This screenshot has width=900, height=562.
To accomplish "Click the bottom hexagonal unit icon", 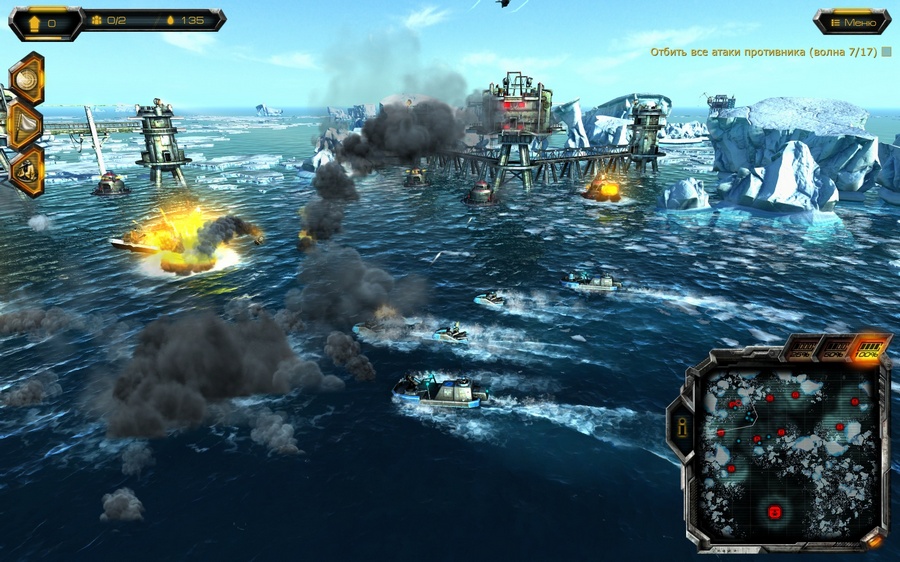I will 27,170.
